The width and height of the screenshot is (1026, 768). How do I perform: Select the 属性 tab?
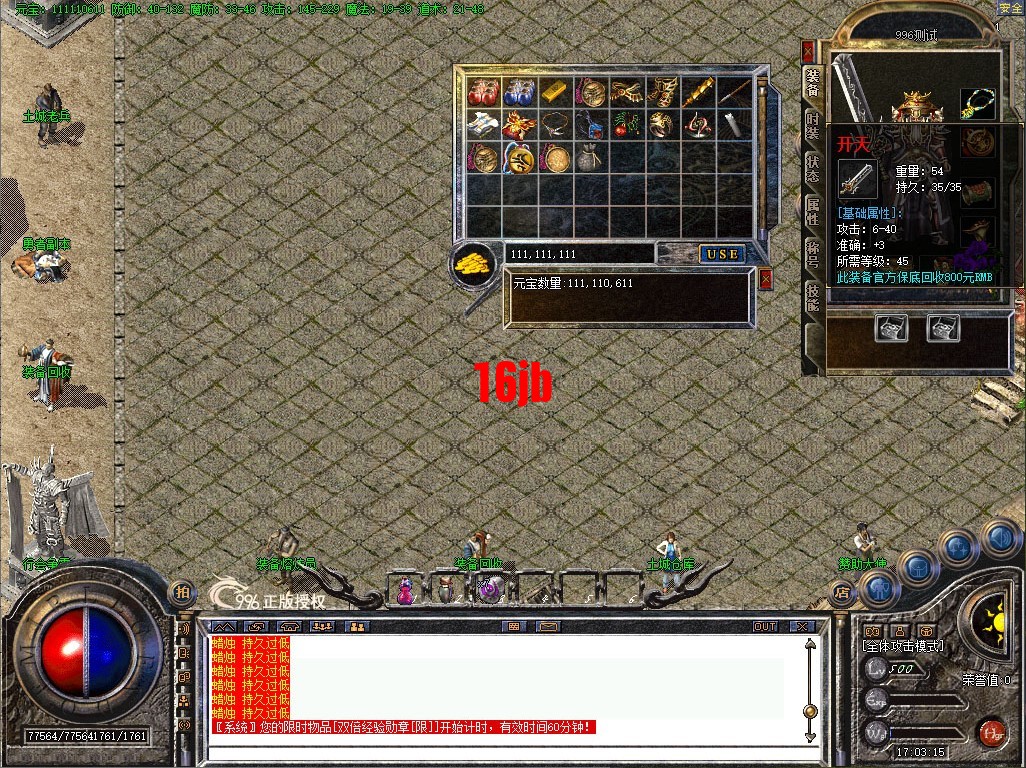pyautogui.click(x=812, y=210)
